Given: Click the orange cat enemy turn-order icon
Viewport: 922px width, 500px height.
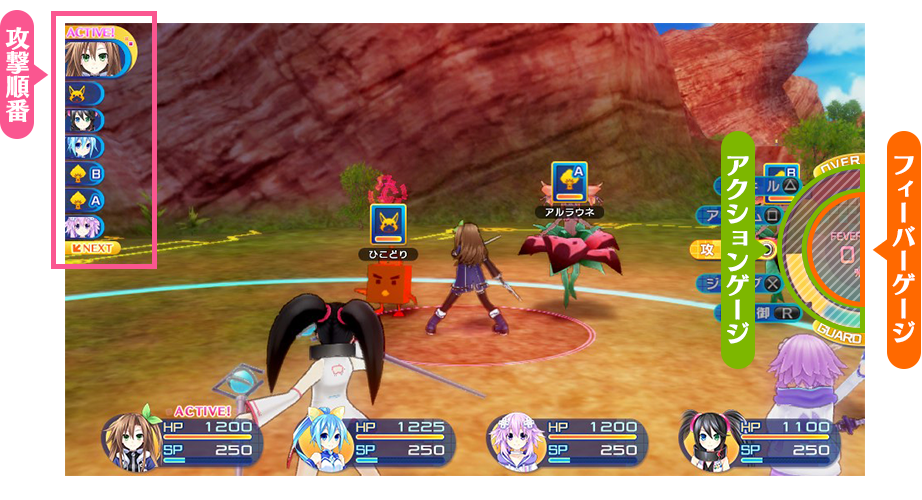Looking at the screenshot, I should [82, 95].
